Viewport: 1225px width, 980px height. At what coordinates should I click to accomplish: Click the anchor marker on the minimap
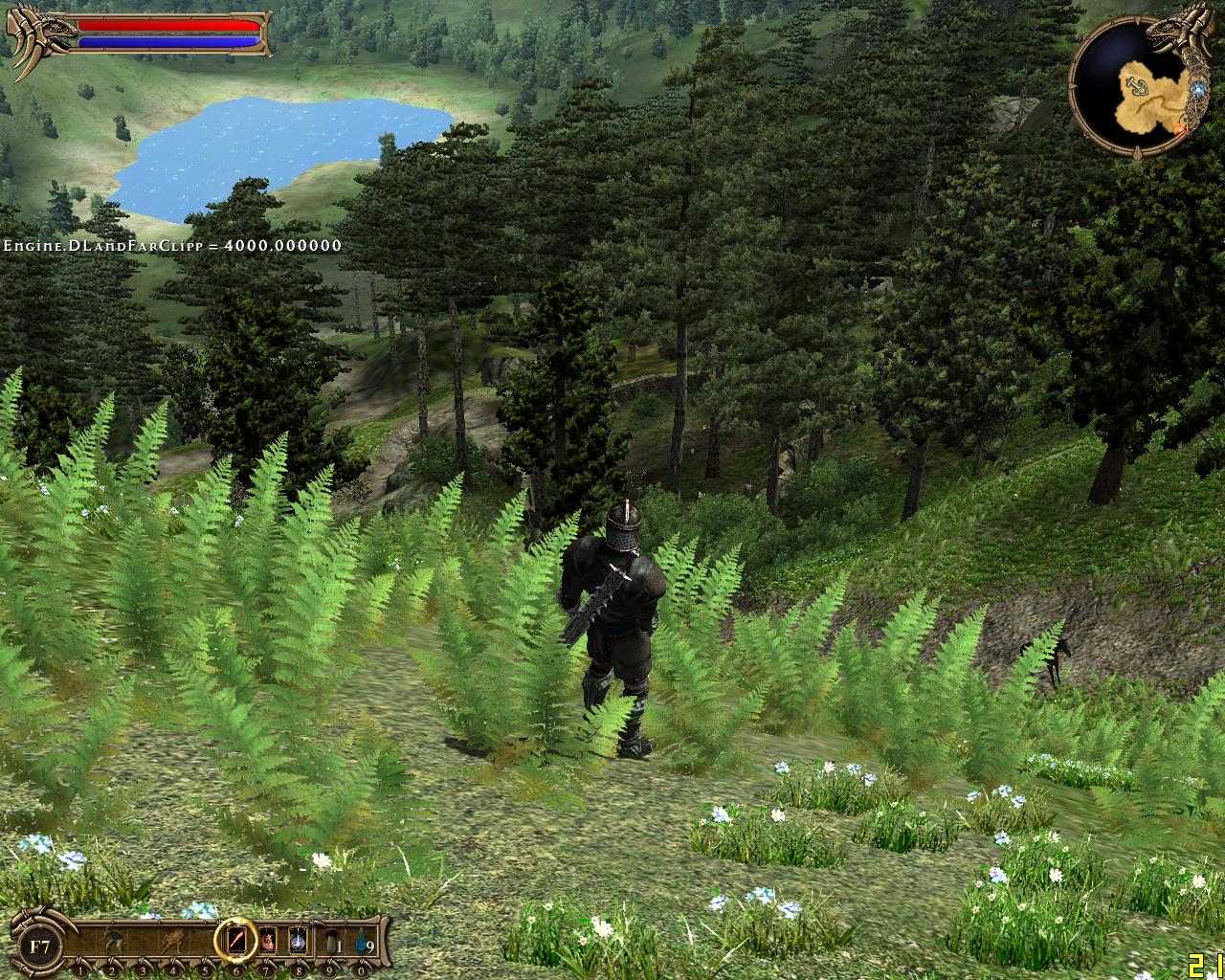[1137, 88]
